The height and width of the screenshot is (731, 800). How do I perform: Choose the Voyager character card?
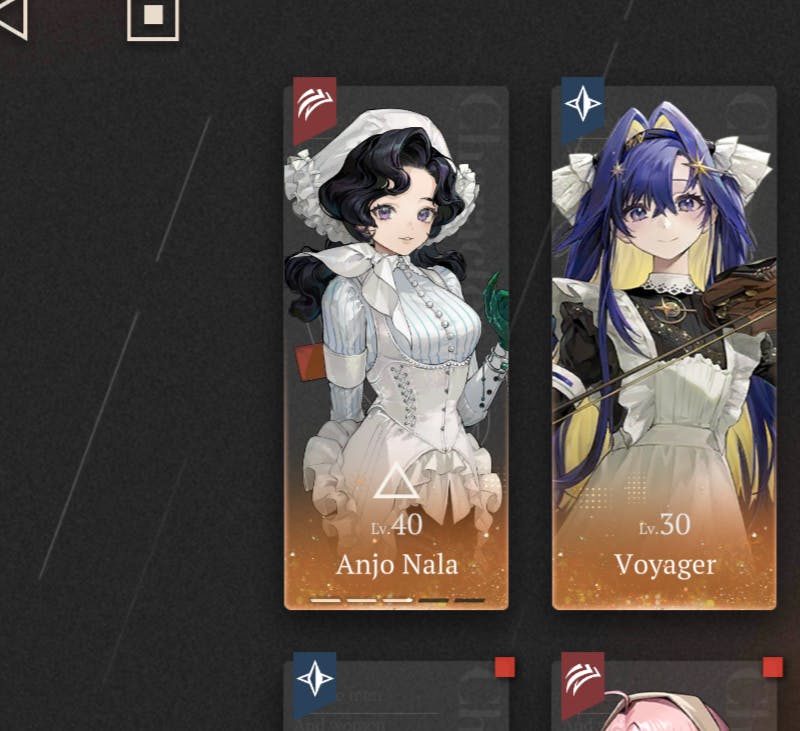pos(664,347)
